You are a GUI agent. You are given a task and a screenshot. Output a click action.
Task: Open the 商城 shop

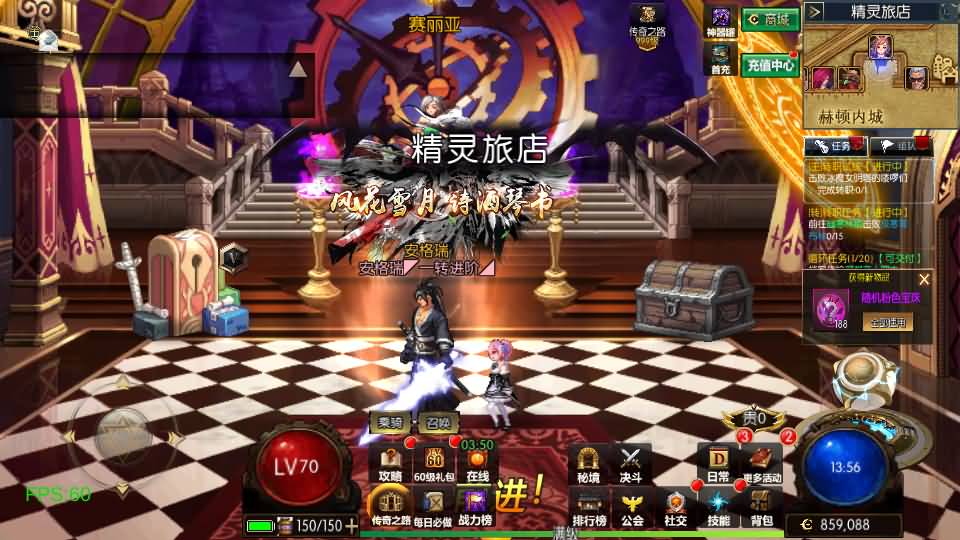click(x=770, y=19)
